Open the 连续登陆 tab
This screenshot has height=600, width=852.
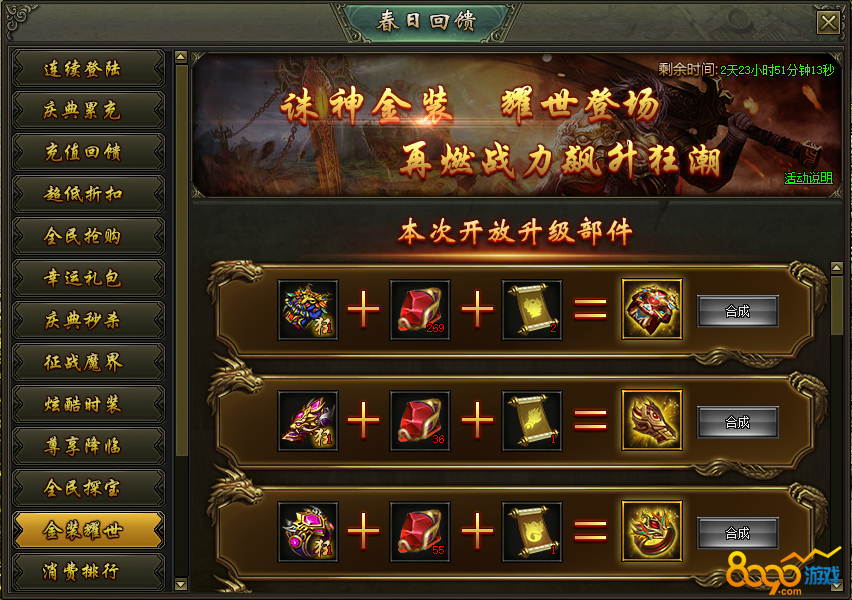88,69
